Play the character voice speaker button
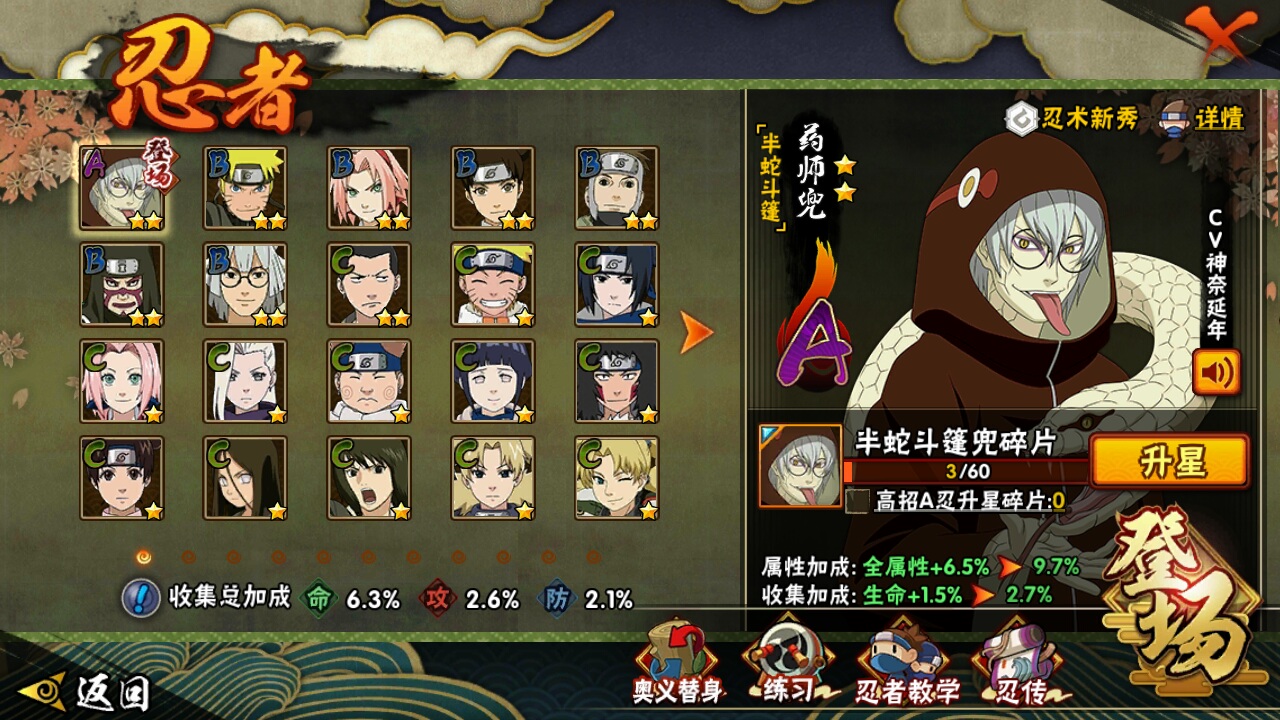Screen dimensions: 1280x720 coord(1216,372)
